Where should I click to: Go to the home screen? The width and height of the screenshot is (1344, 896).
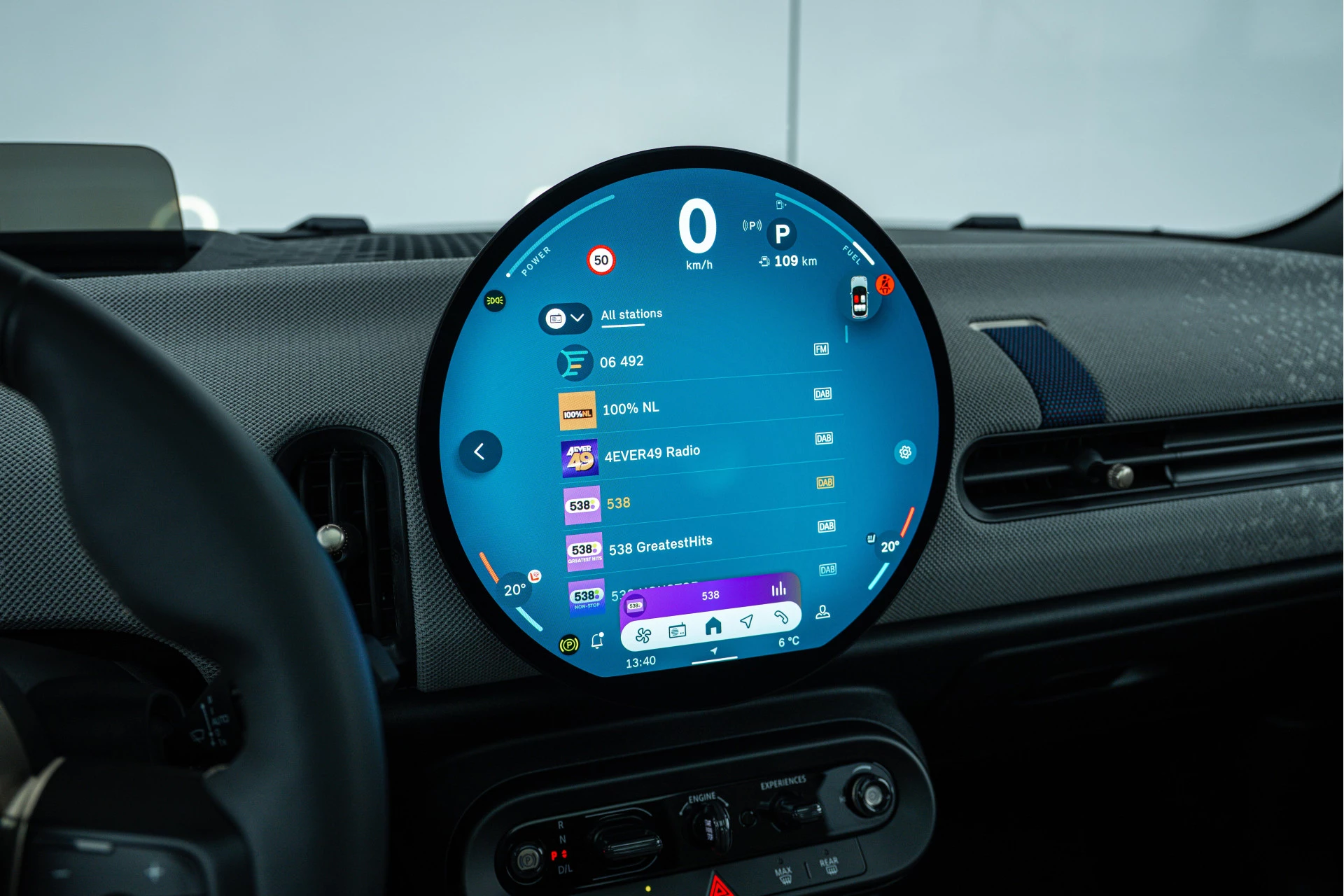click(x=713, y=626)
